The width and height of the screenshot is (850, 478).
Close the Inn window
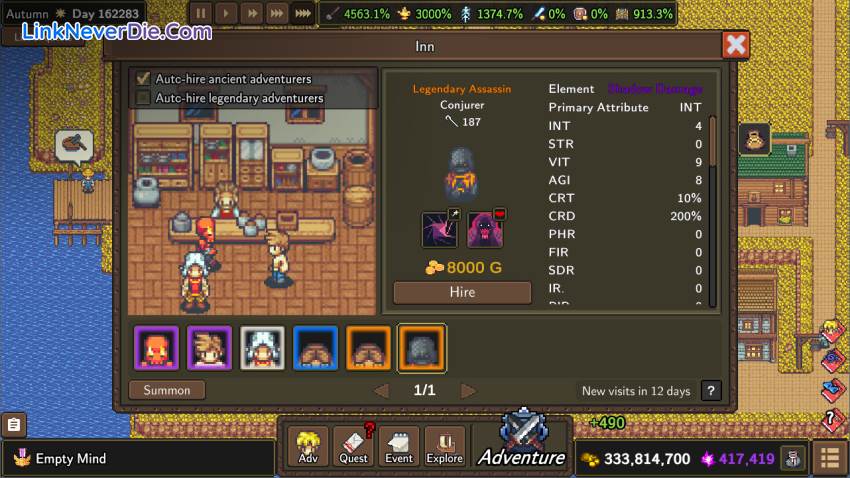(736, 45)
